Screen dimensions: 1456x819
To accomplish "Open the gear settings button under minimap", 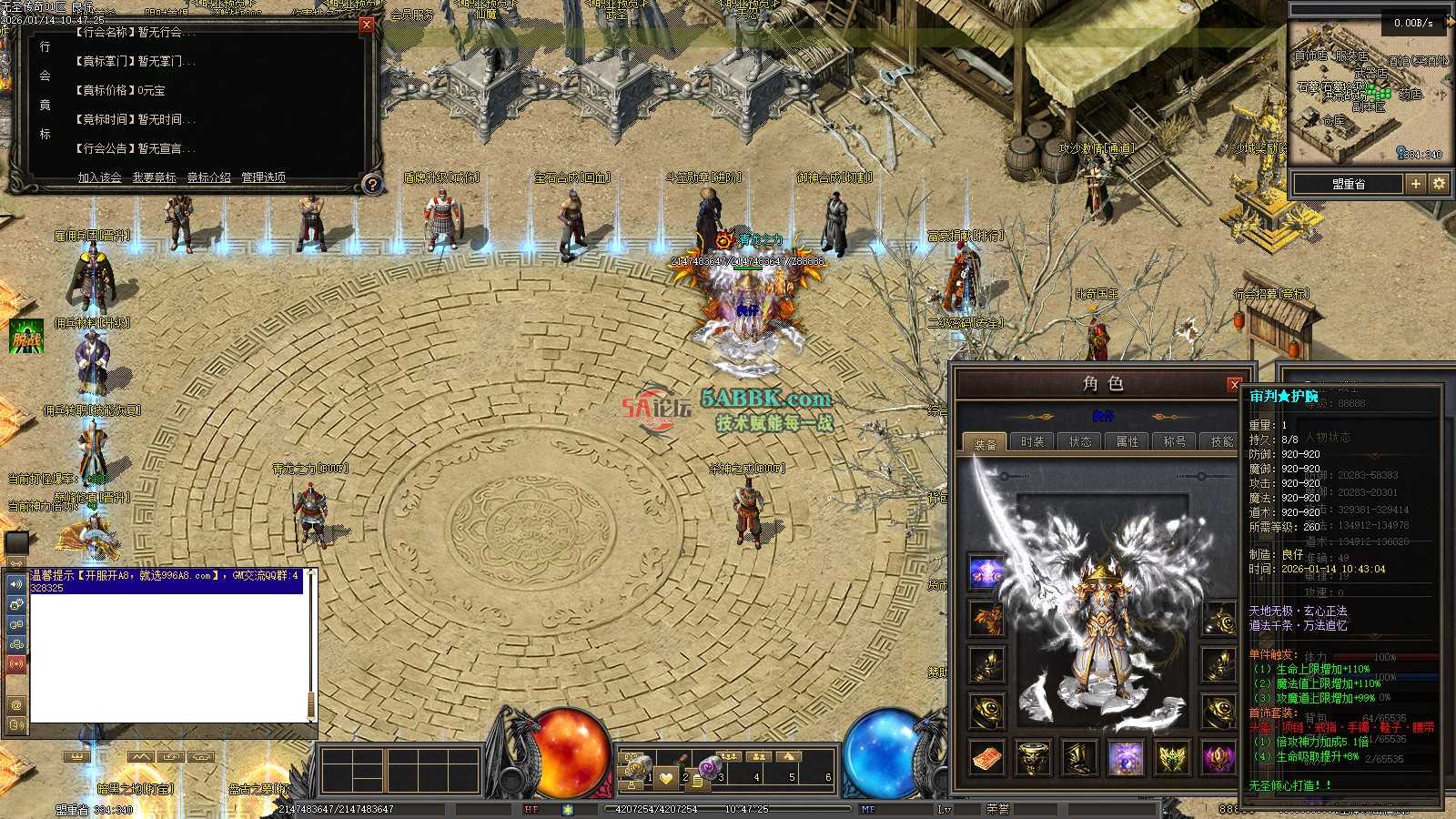I will [1439, 184].
